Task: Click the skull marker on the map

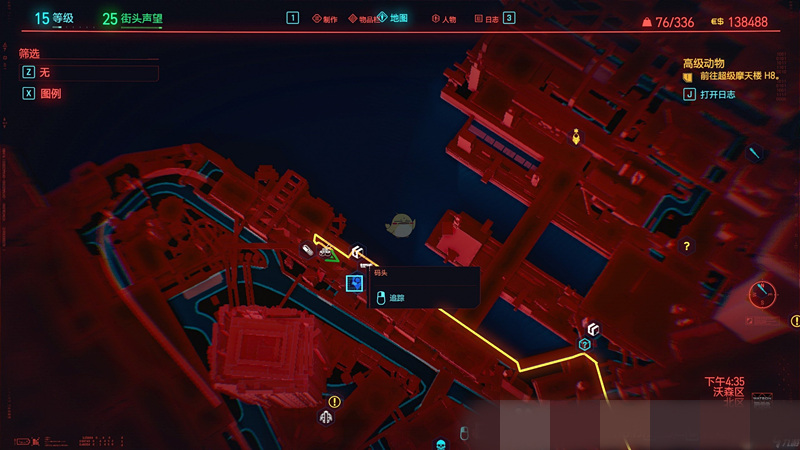Action: tap(439, 443)
